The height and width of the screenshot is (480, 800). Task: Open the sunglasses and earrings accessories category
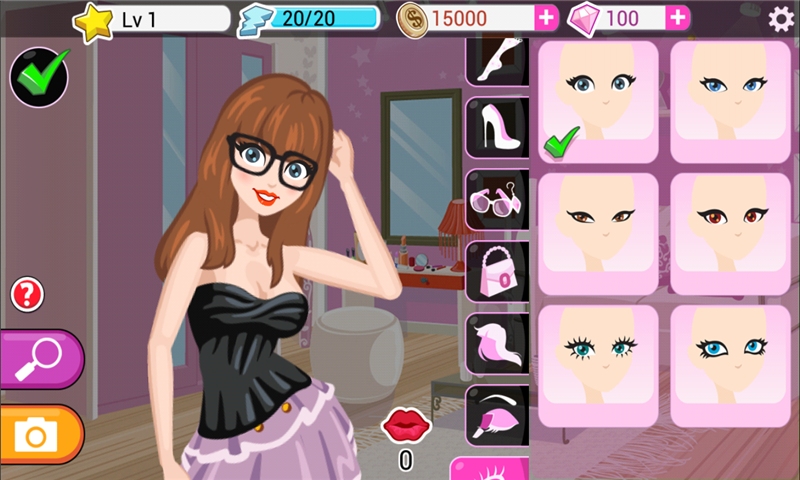pos(497,199)
